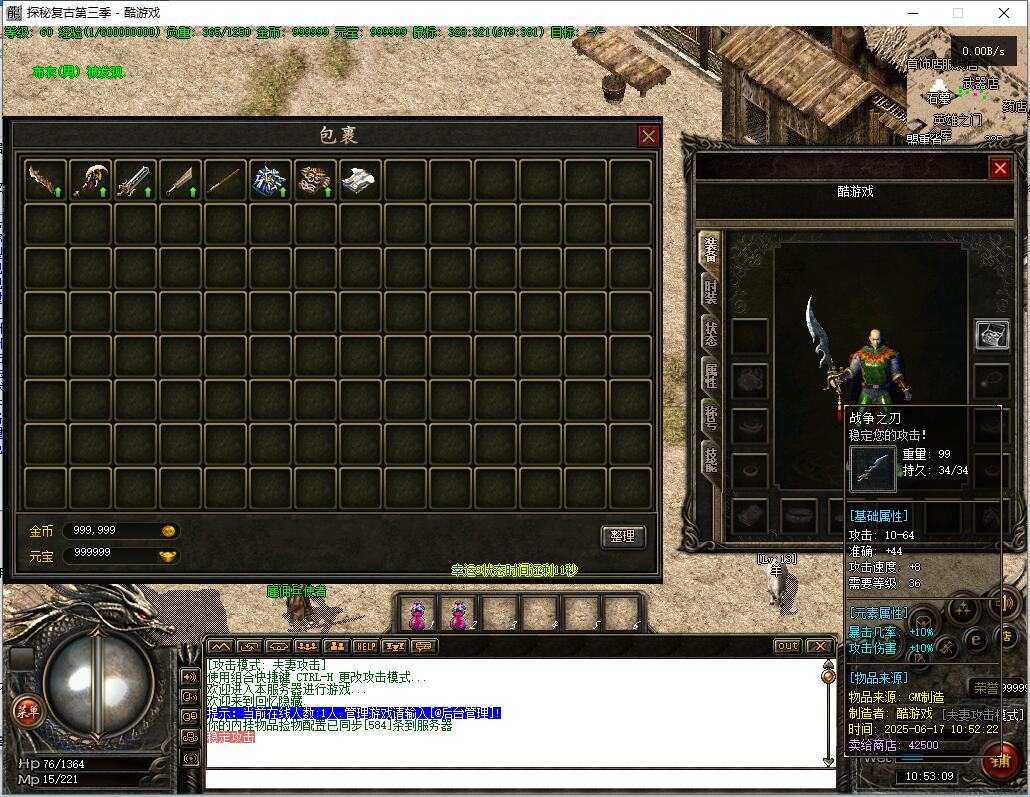The width and height of the screenshot is (1030, 797).
Task: Switch to the 时装 costume tab
Action: coord(710,290)
